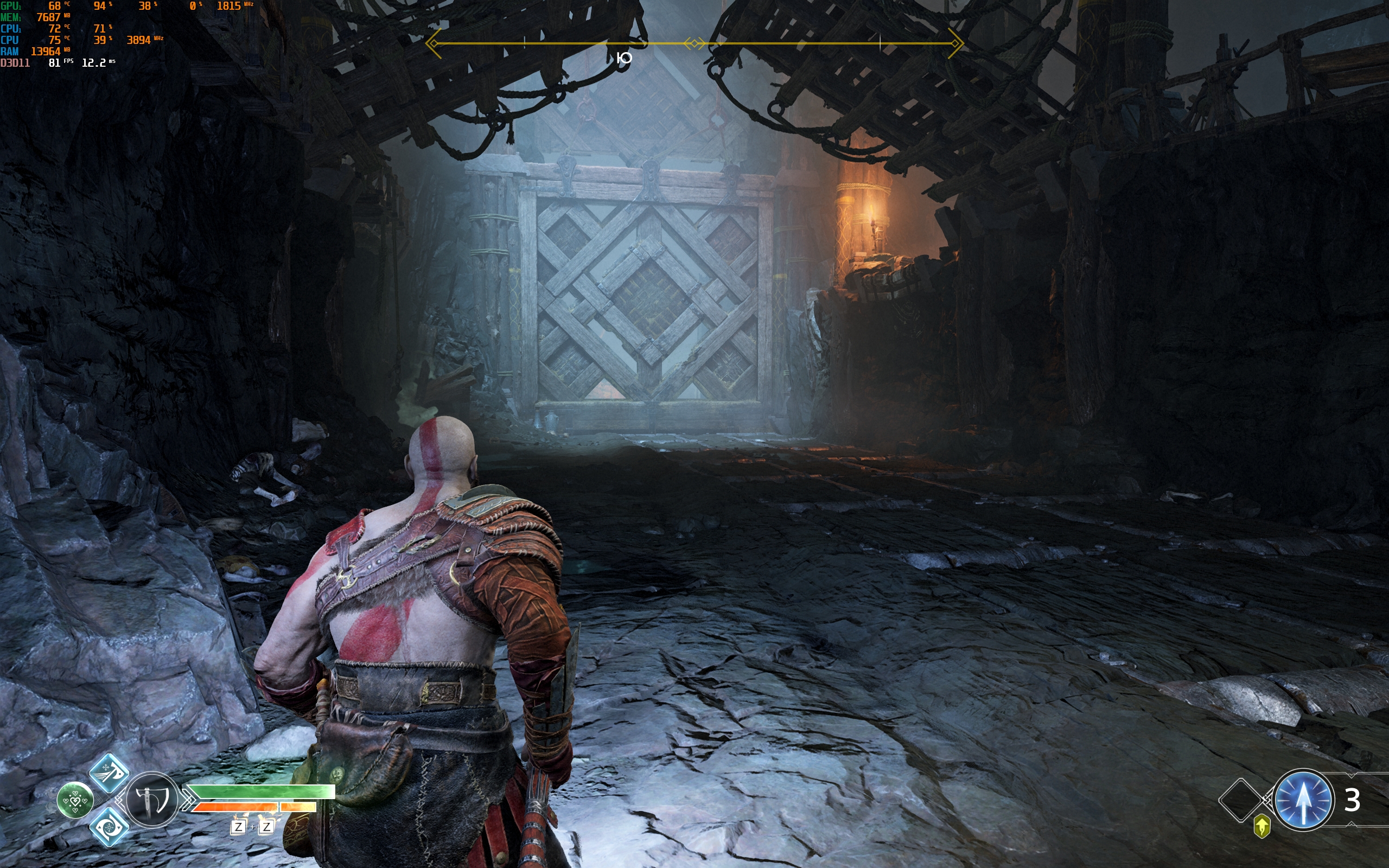This screenshot has height=868, width=1389.
Task: Trigger the frost swirl runic attack icon
Action: pyautogui.click(x=109, y=827)
